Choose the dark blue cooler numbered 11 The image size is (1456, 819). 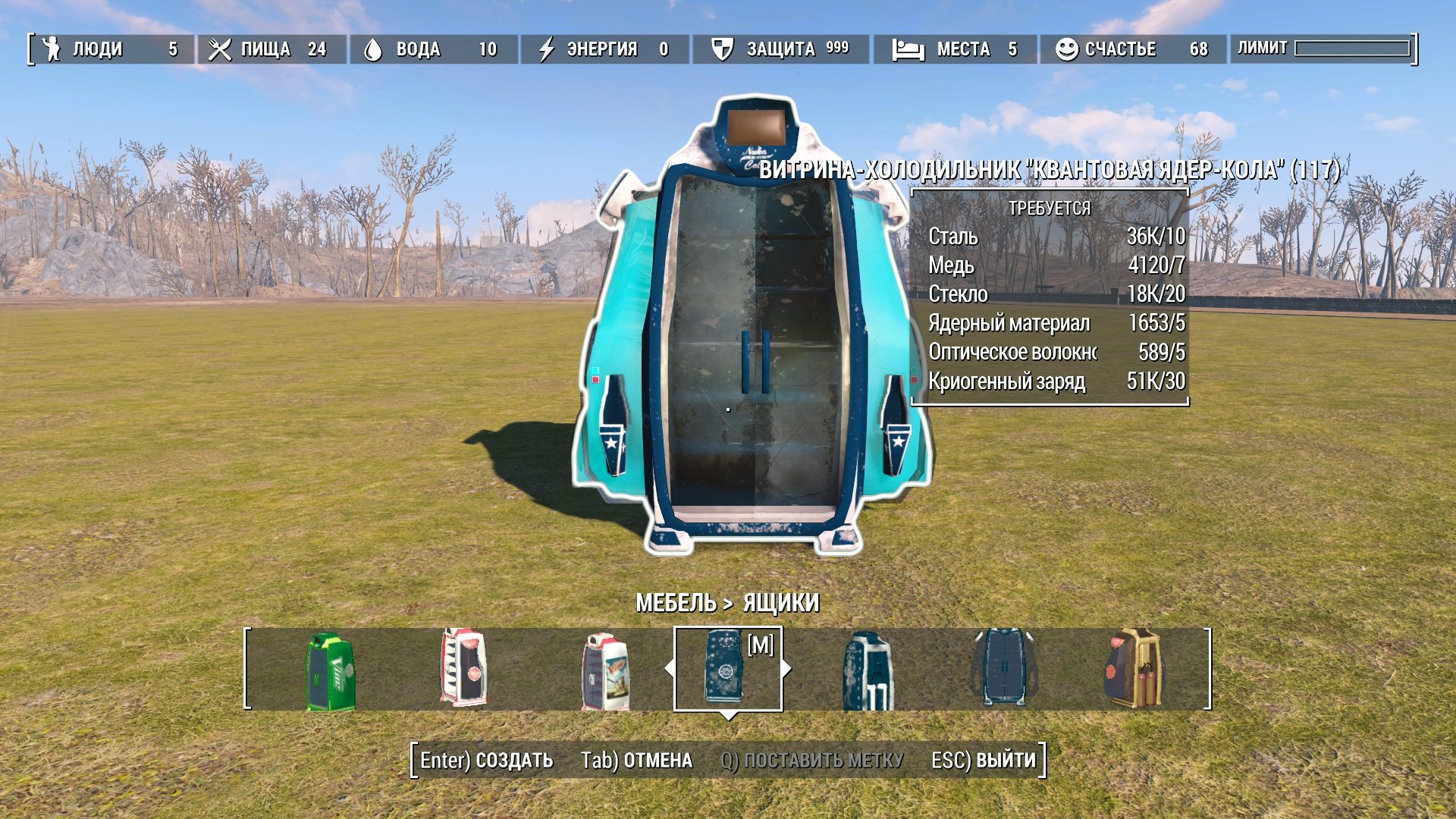(x=868, y=671)
